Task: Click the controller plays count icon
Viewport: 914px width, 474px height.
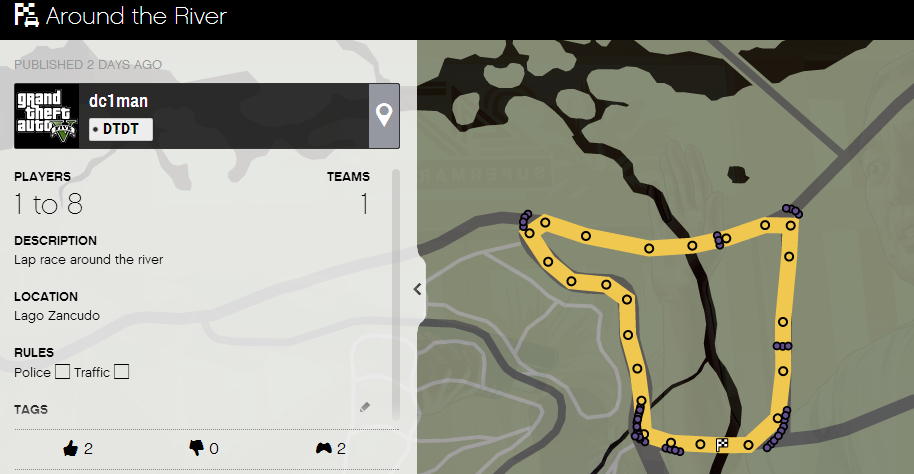Action: pyautogui.click(x=323, y=449)
